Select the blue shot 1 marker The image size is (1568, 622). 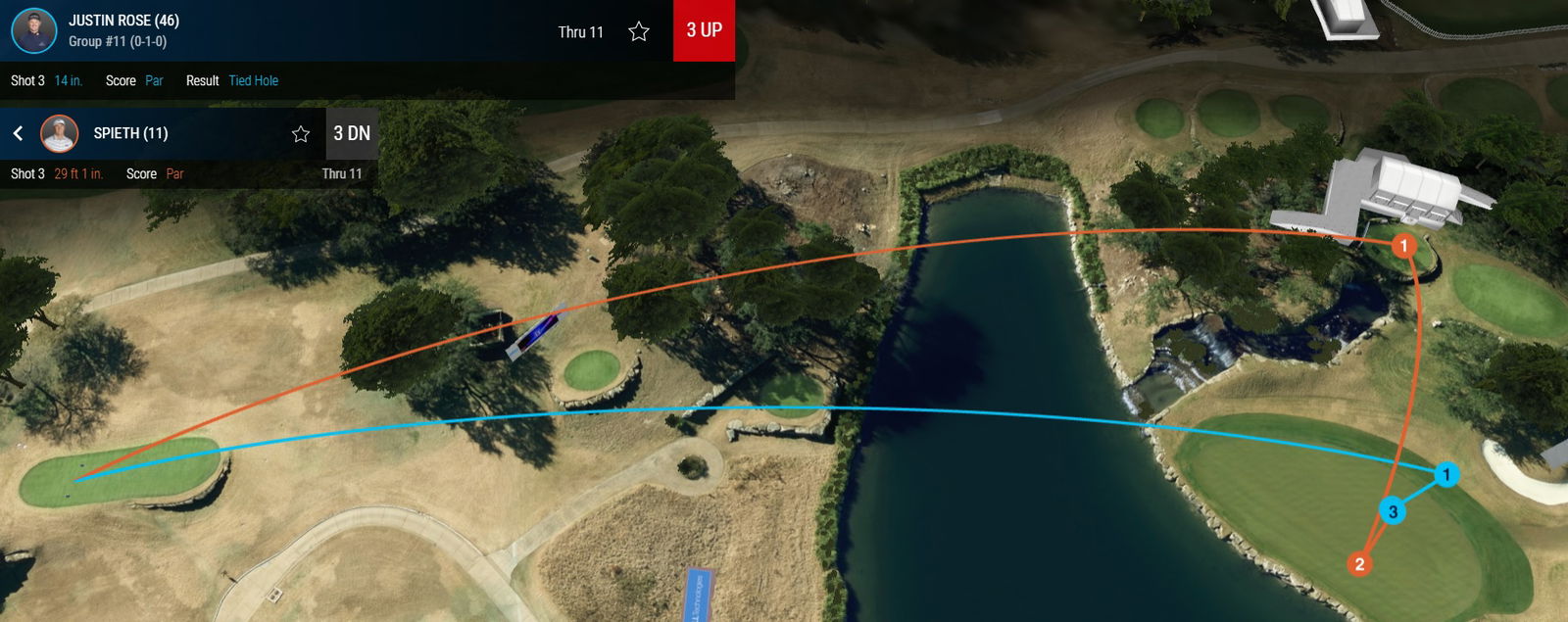tap(1446, 475)
